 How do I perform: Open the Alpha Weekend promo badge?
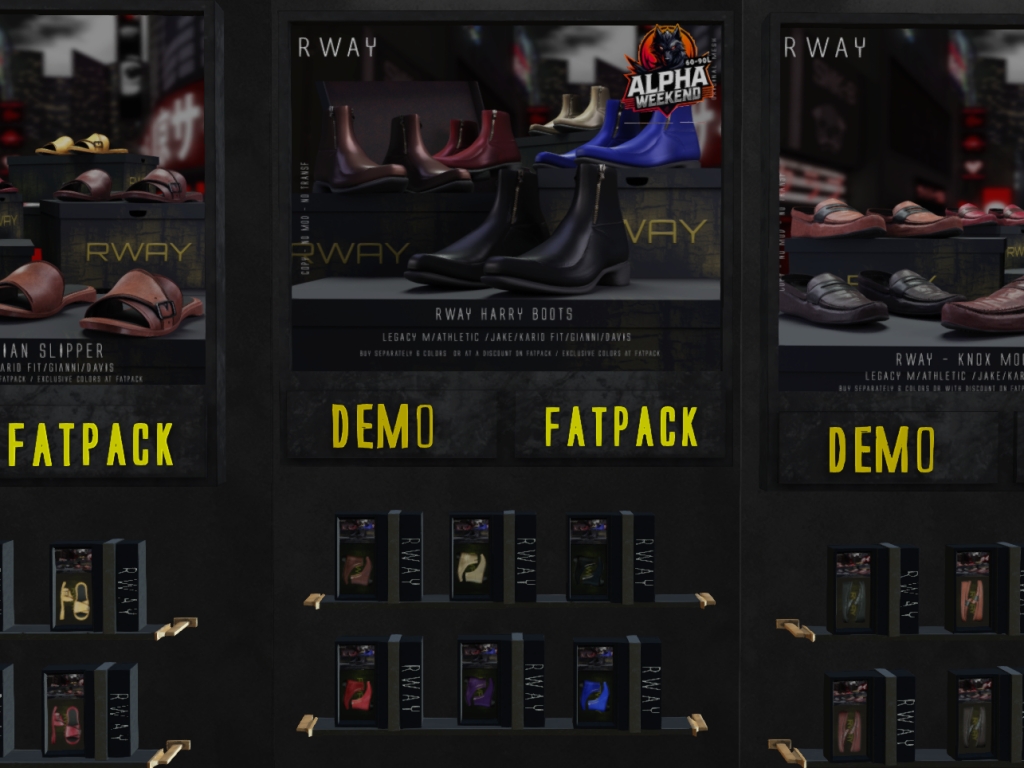667,70
